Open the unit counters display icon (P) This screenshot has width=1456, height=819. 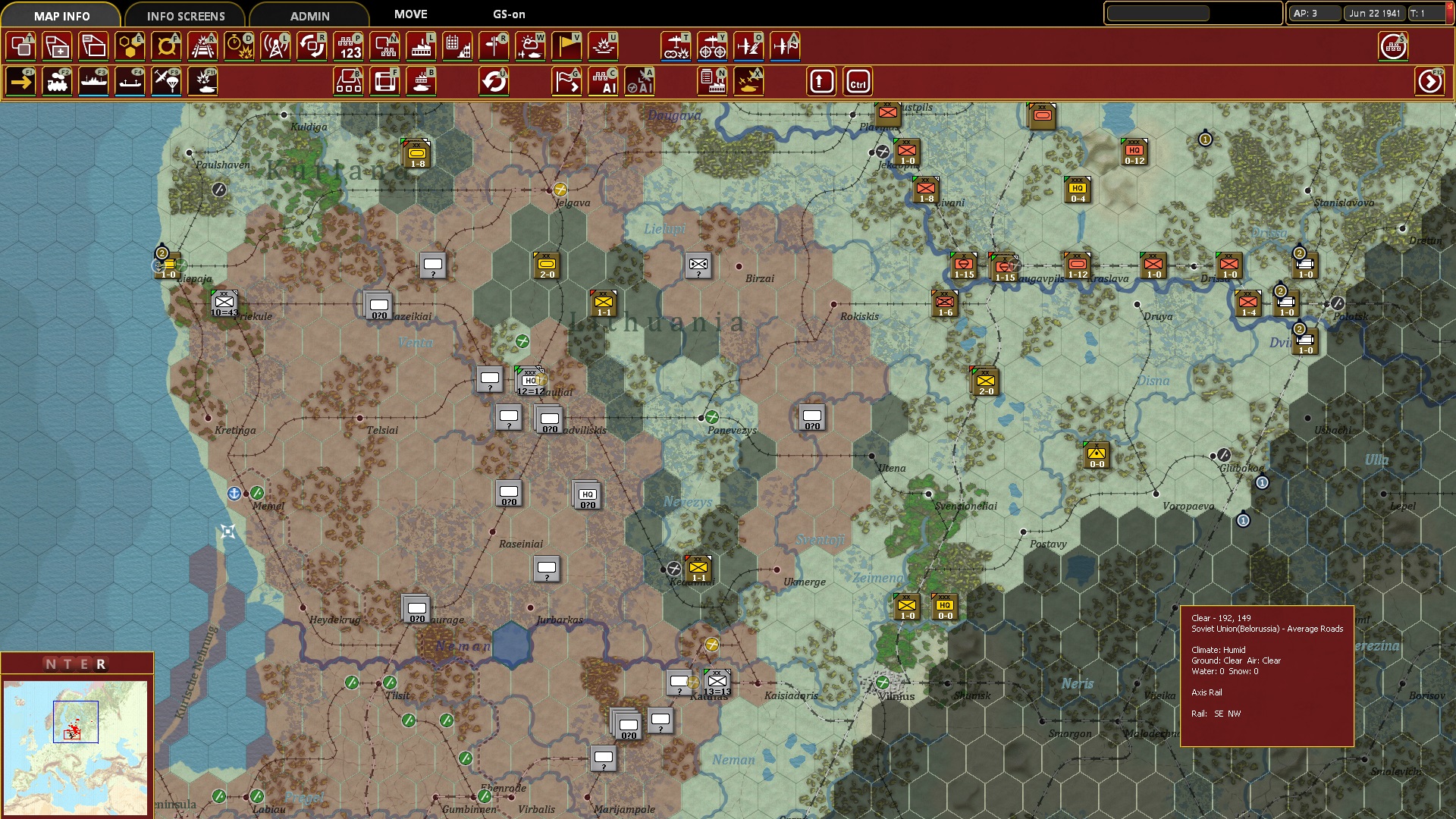click(x=348, y=45)
